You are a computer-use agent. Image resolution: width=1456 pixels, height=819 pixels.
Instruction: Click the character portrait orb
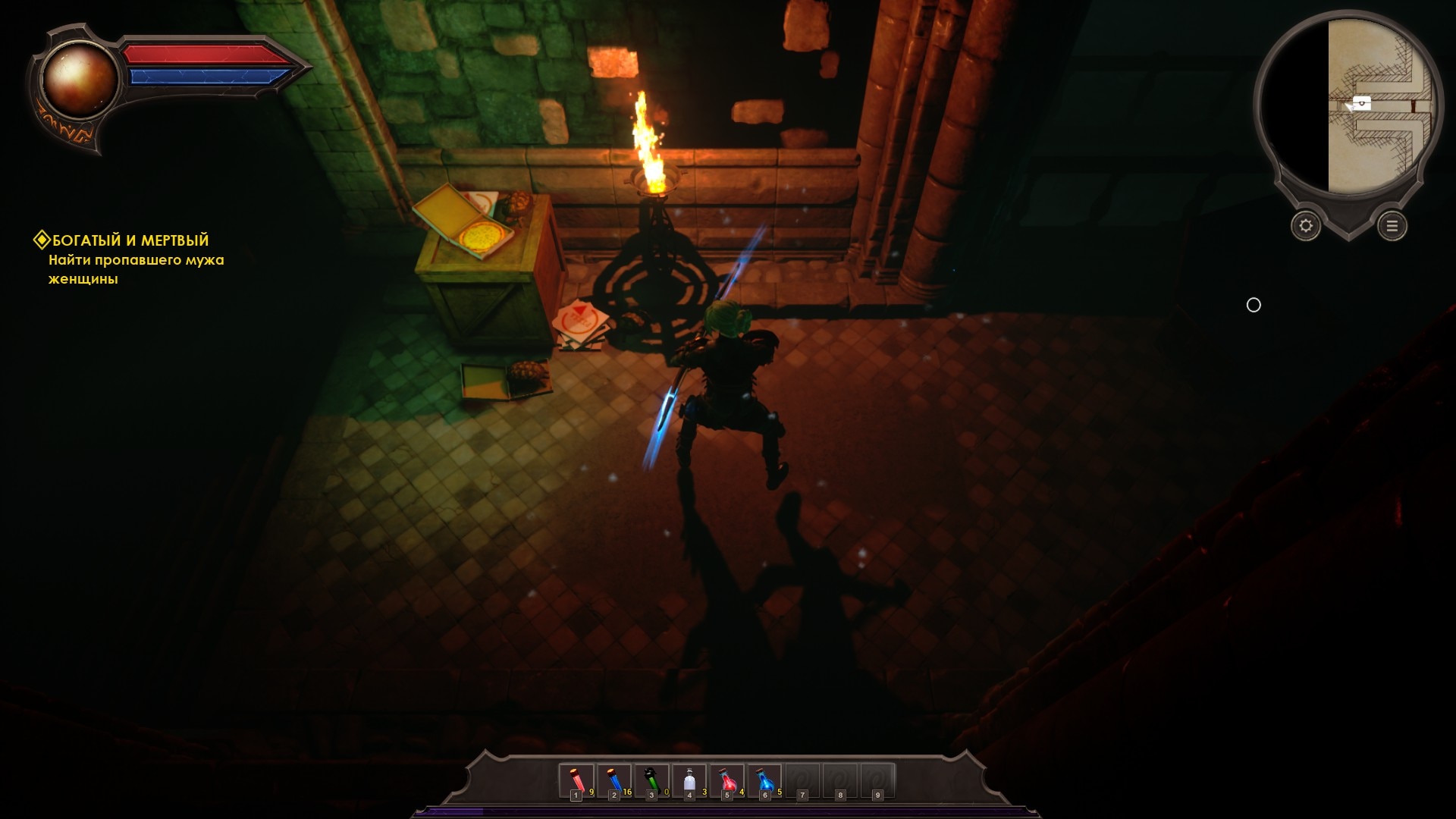coord(79,80)
